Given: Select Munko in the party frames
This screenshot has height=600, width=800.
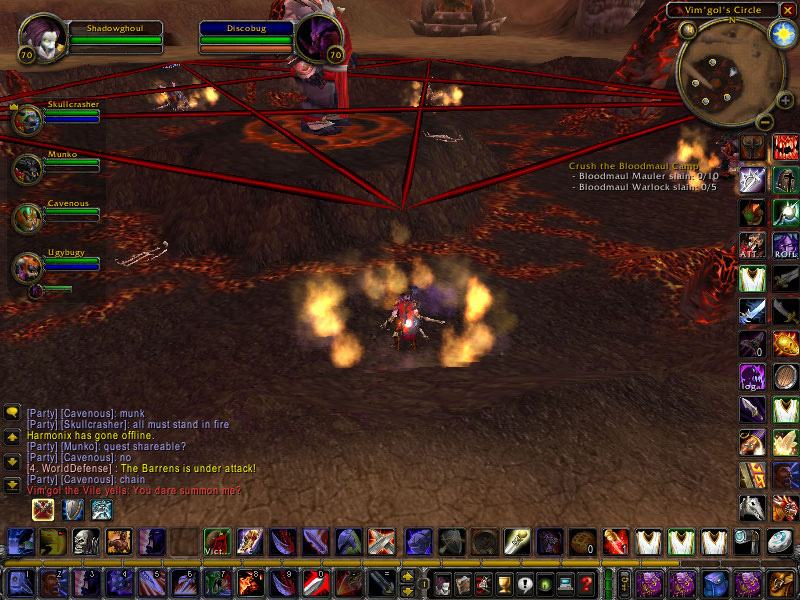Looking at the screenshot, I should (x=27, y=168).
